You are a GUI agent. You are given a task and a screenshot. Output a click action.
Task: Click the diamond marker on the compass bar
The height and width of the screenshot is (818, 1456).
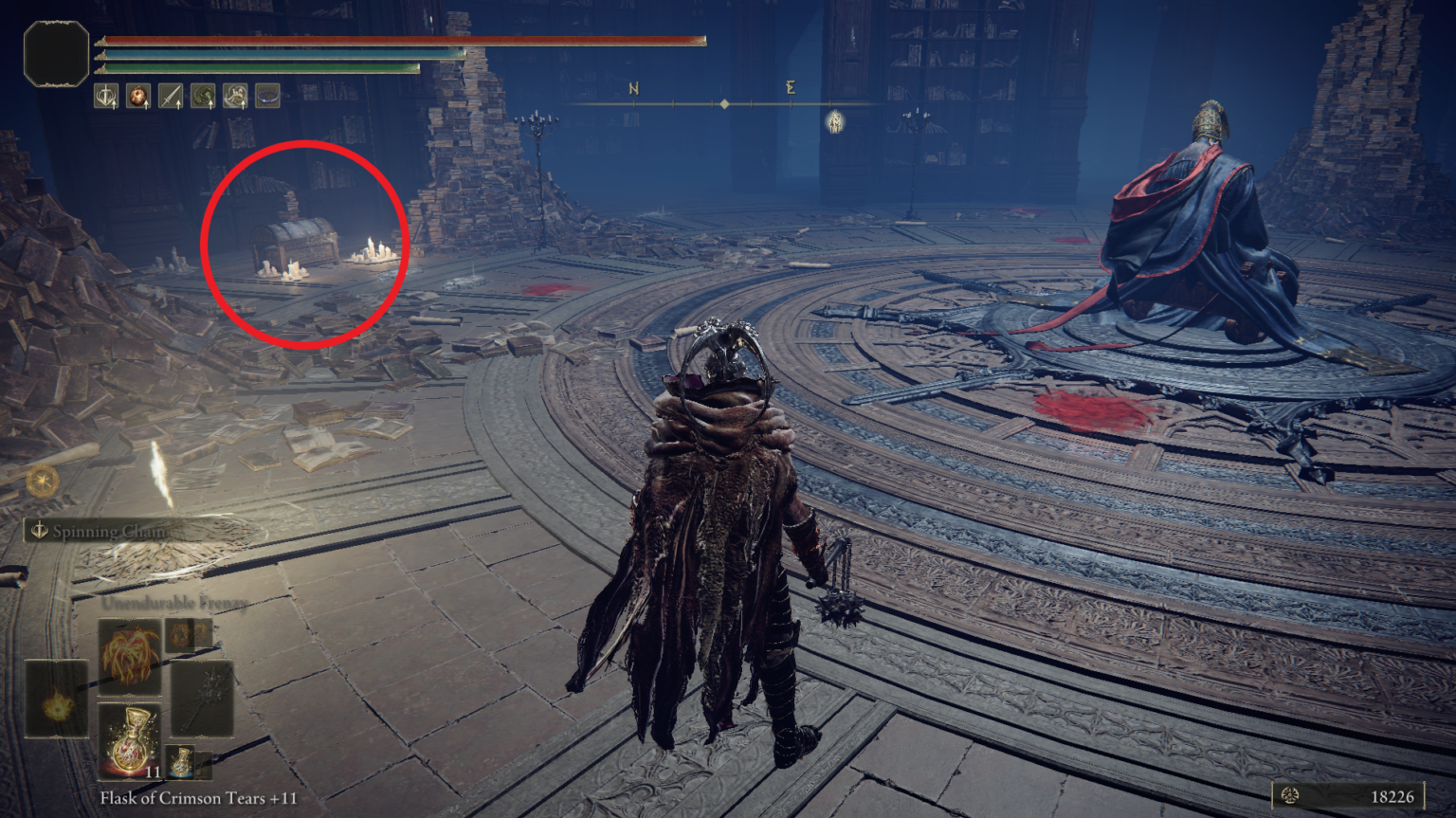tap(723, 102)
